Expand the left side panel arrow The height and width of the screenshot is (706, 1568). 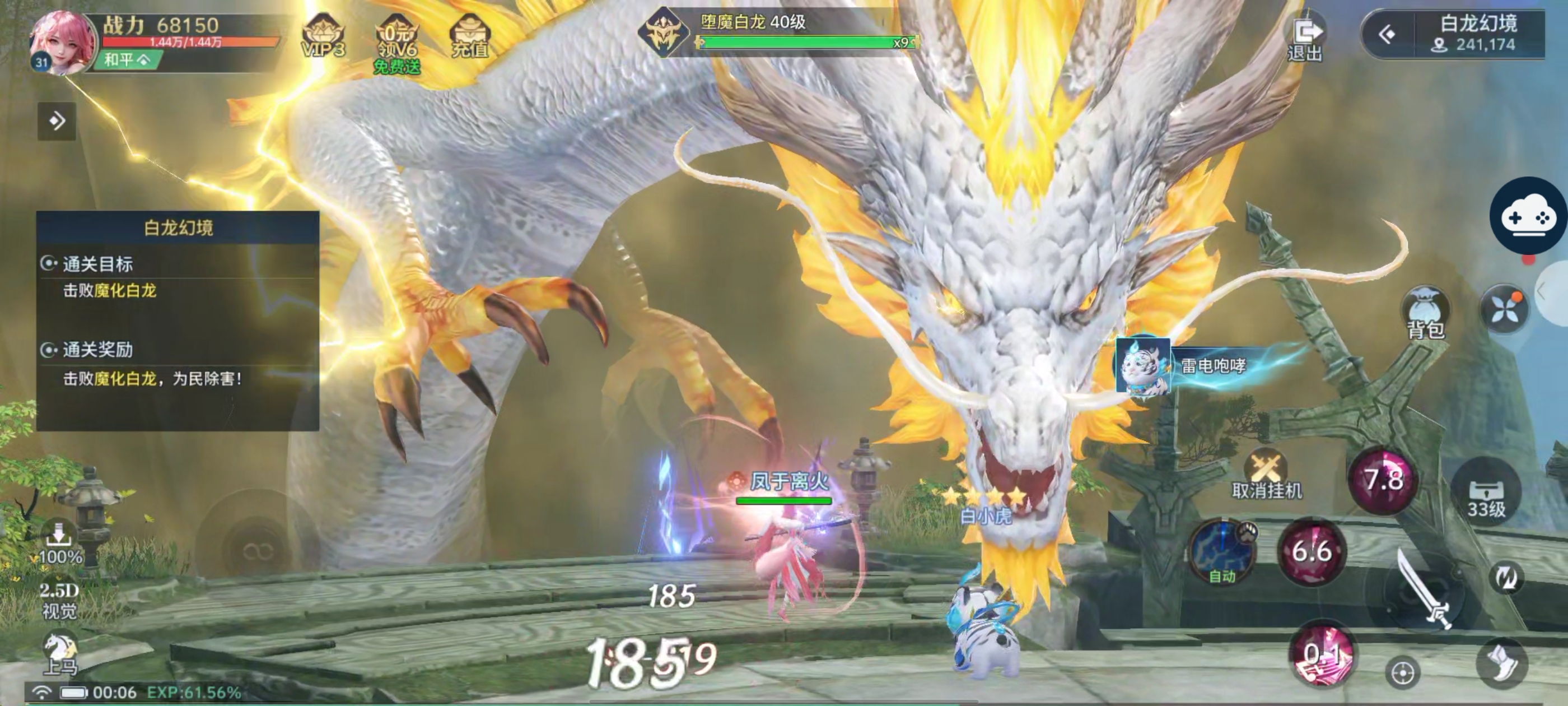(x=57, y=121)
